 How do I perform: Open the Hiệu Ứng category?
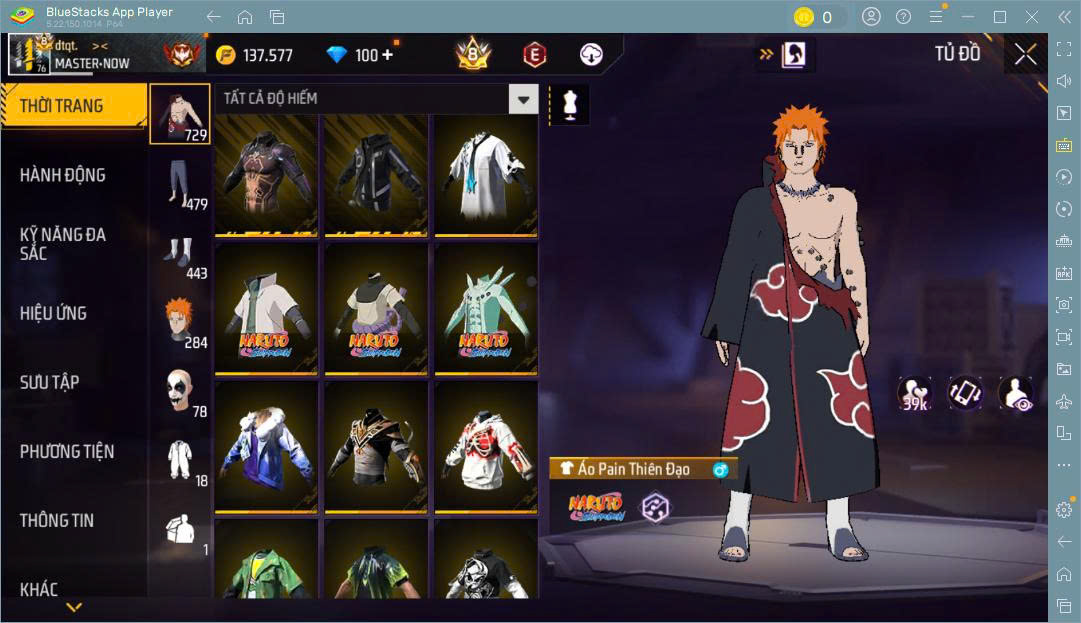53,313
